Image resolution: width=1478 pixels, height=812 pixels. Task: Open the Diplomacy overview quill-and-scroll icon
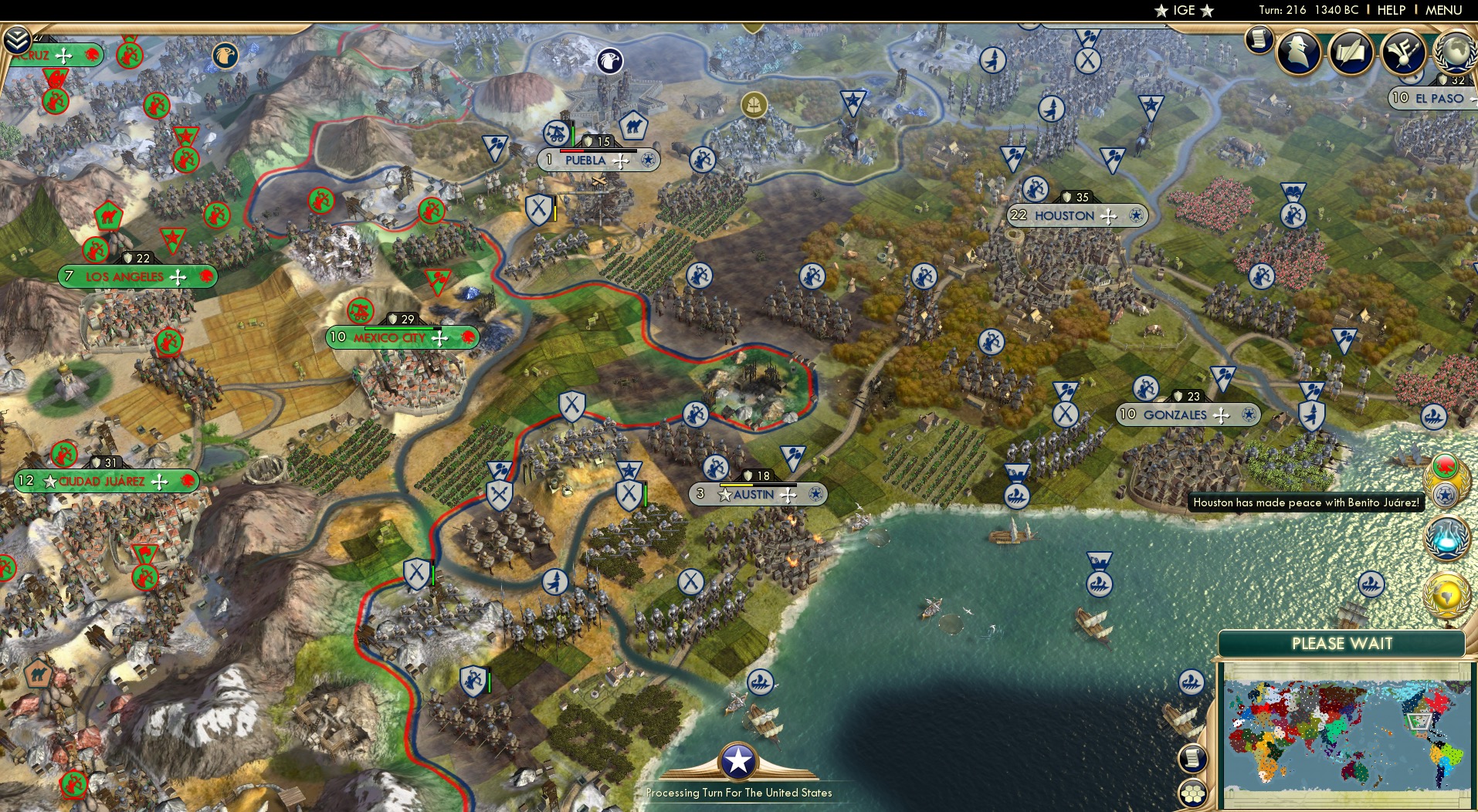(x=1351, y=52)
